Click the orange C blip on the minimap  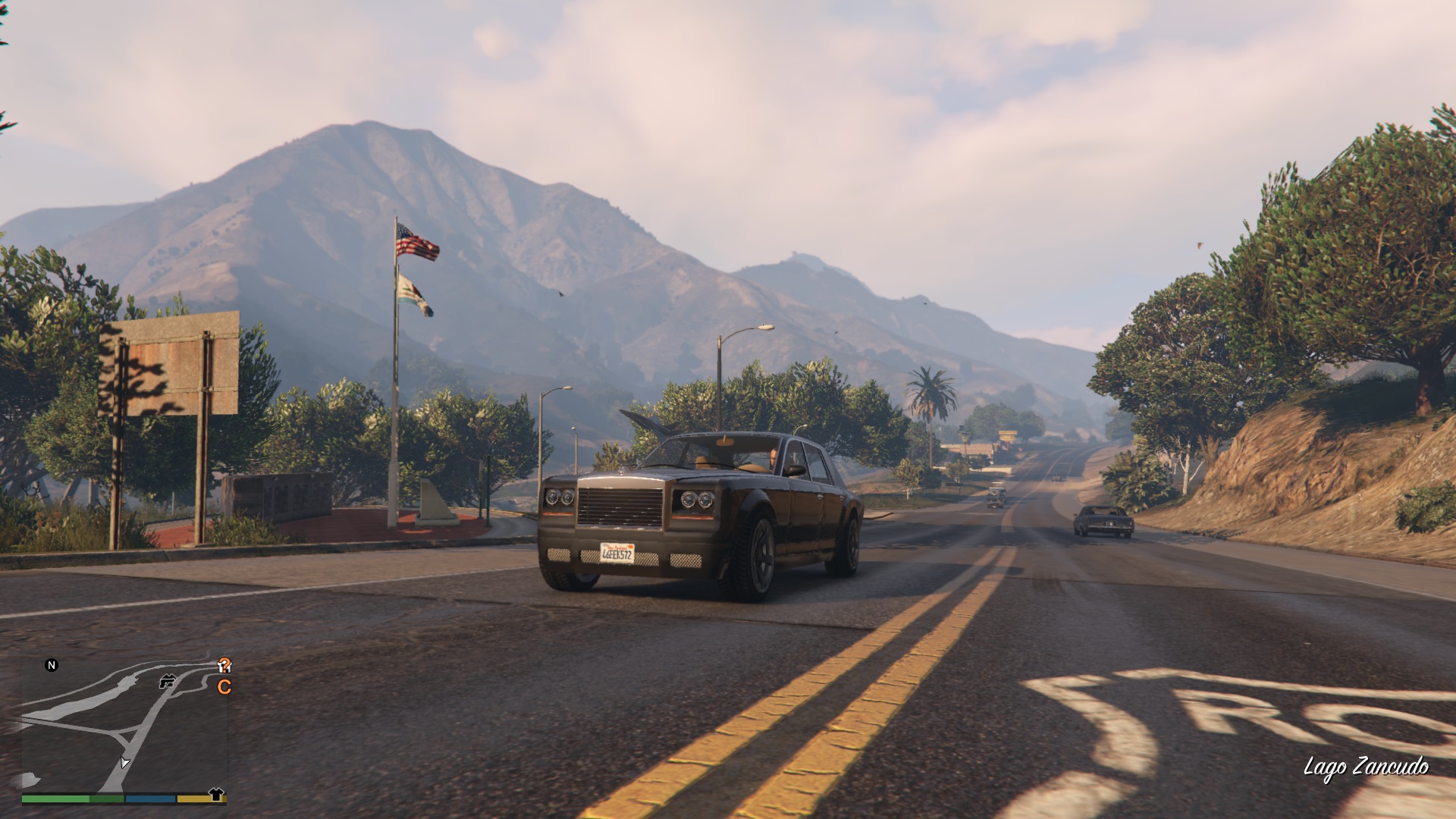click(x=224, y=686)
